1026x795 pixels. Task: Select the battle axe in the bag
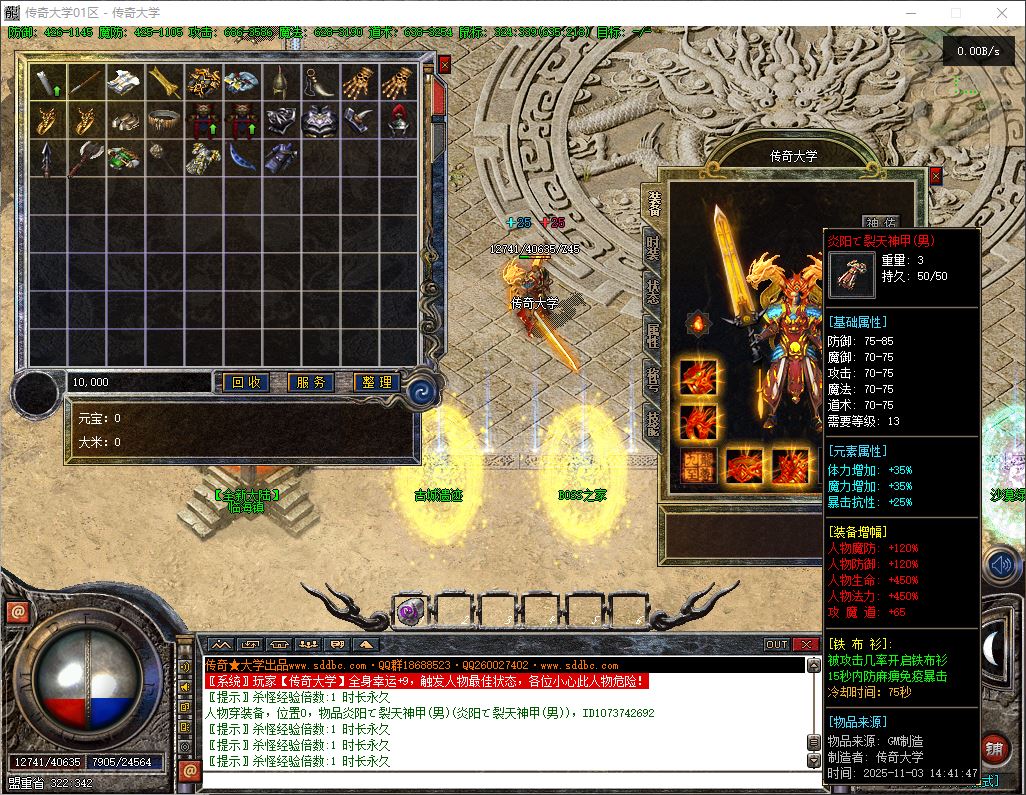point(86,158)
